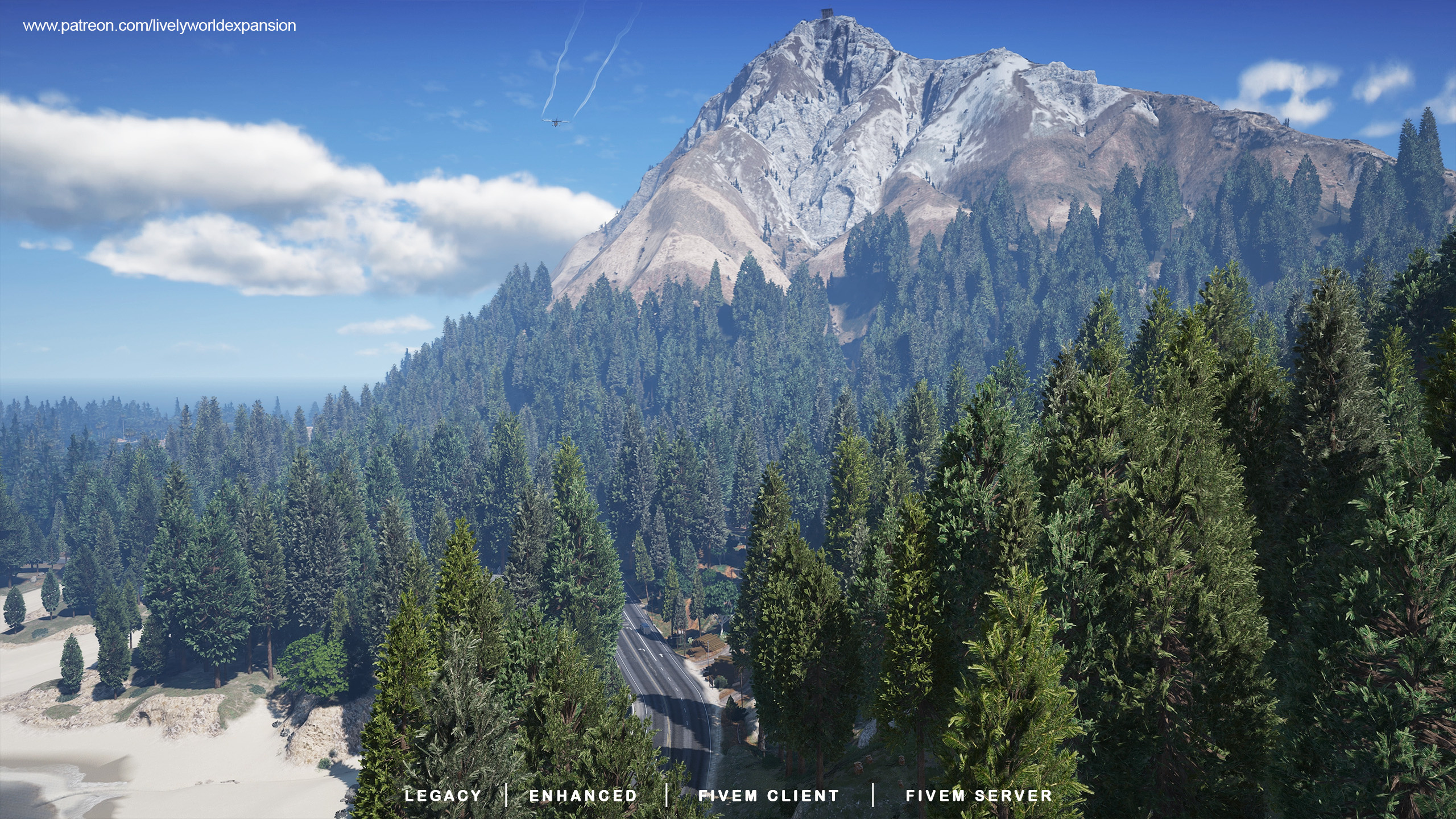Switch to the Enhanced label

click(x=584, y=796)
